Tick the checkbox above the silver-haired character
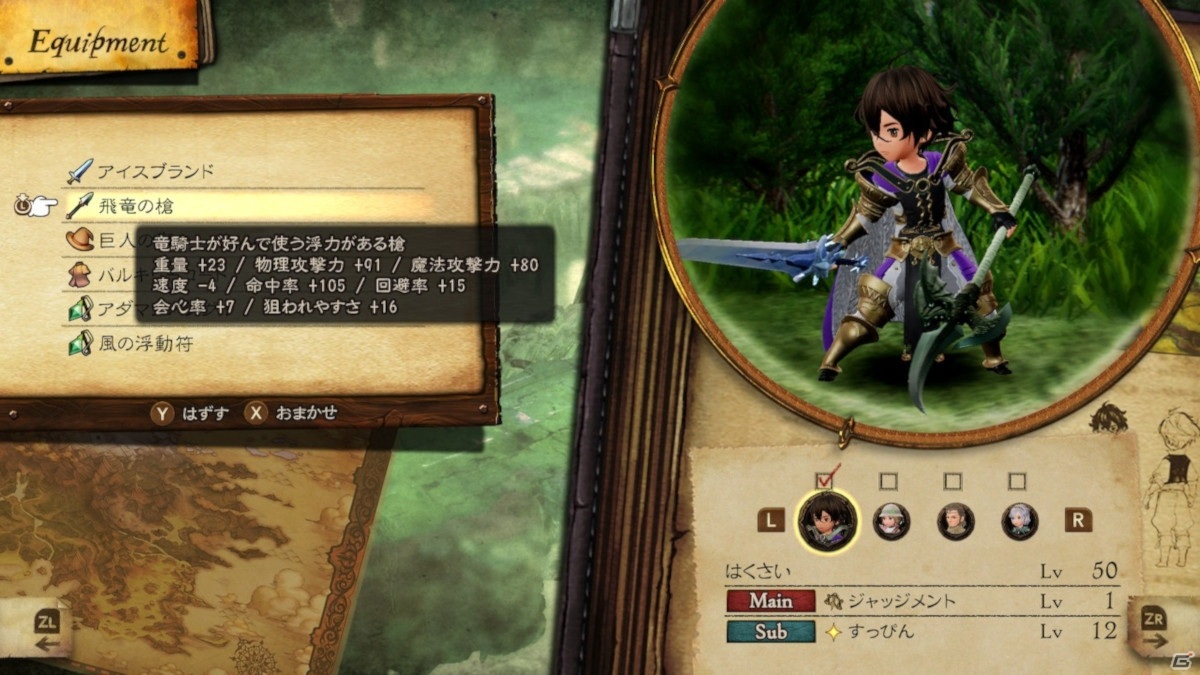The image size is (1200, 675). (1018, 481)
